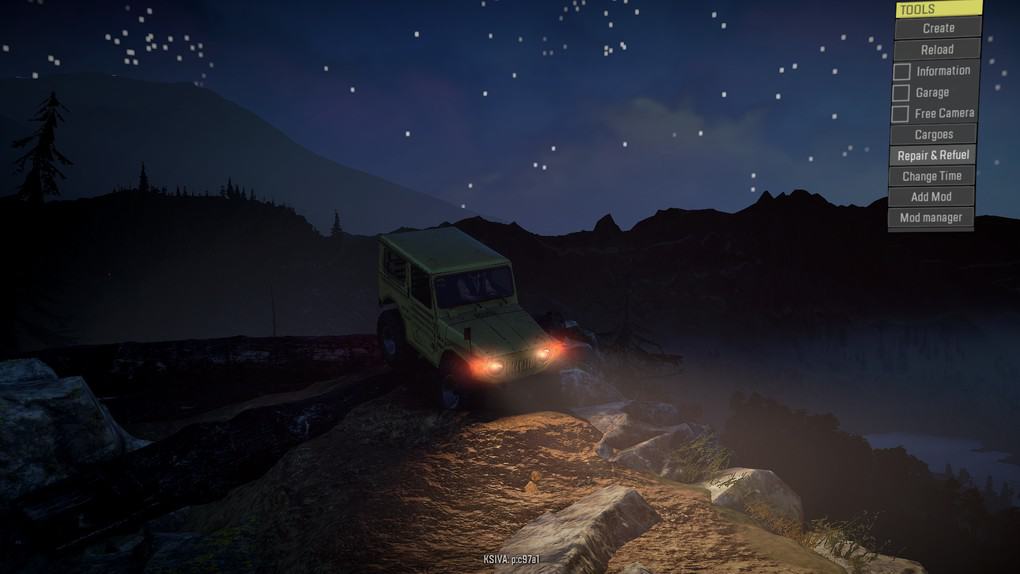1020x574 pixels.
Task: Open the Cargoes option
Action: 933,134
